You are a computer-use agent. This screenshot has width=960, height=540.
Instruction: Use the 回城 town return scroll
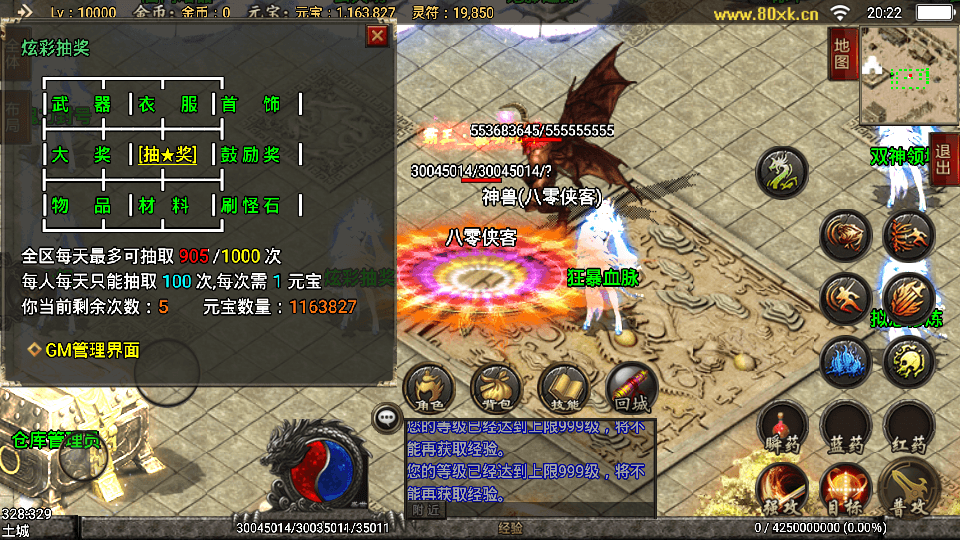tap(632, 388)
